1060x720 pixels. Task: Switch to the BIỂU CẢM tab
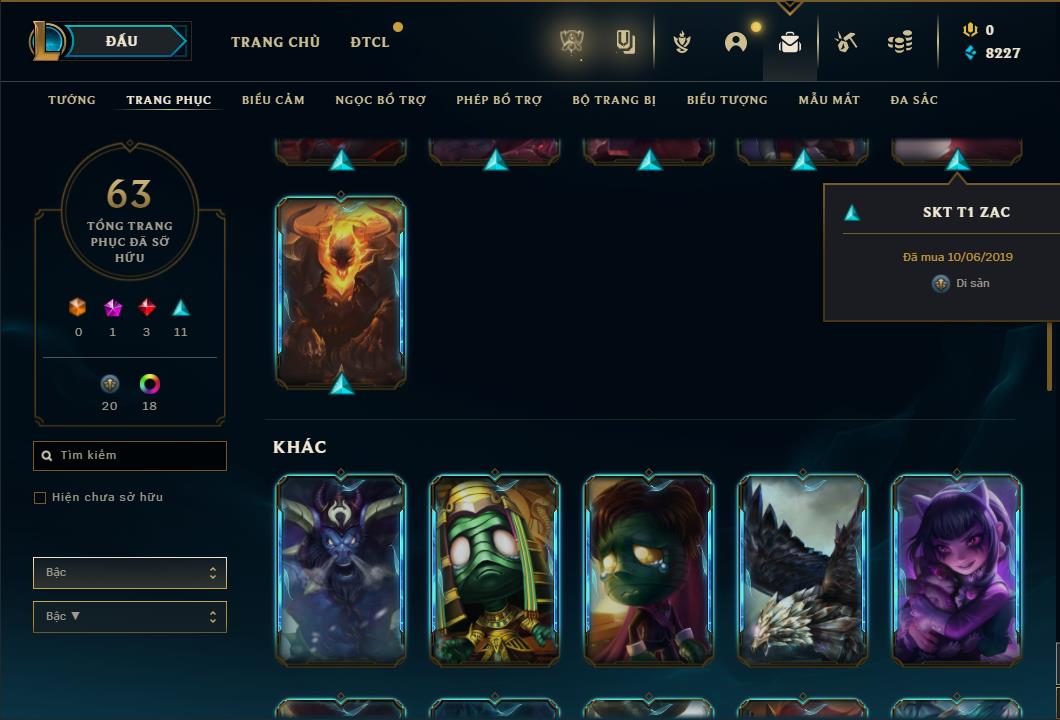[x=273, y=100]
